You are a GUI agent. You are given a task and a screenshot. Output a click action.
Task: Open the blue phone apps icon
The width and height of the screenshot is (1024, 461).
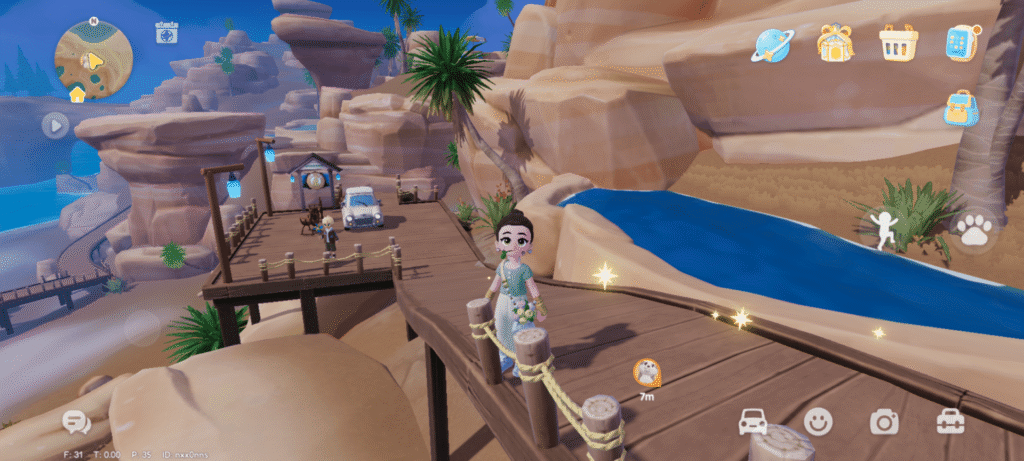960,43
